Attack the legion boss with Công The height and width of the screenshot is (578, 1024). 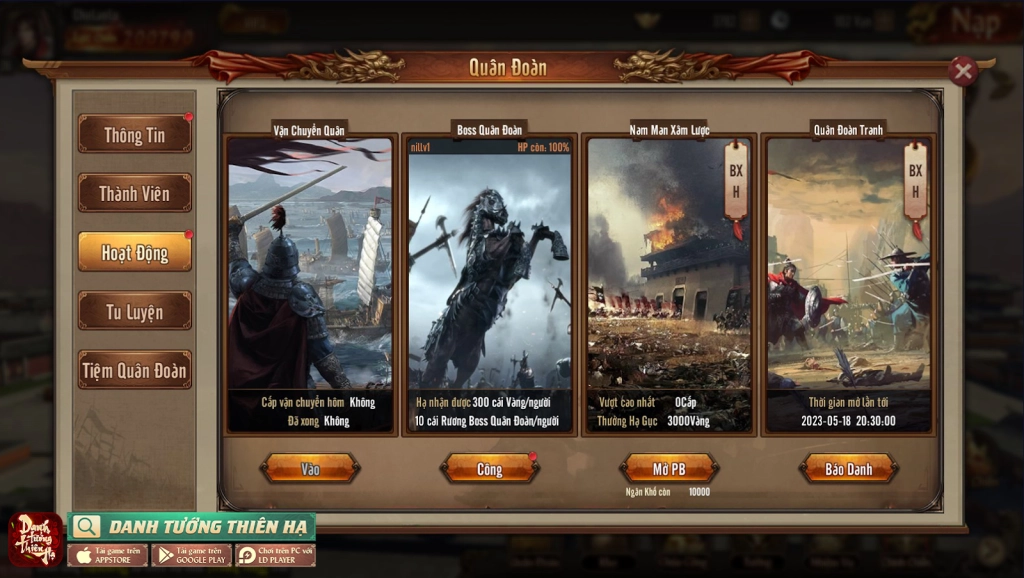(490, 468)
